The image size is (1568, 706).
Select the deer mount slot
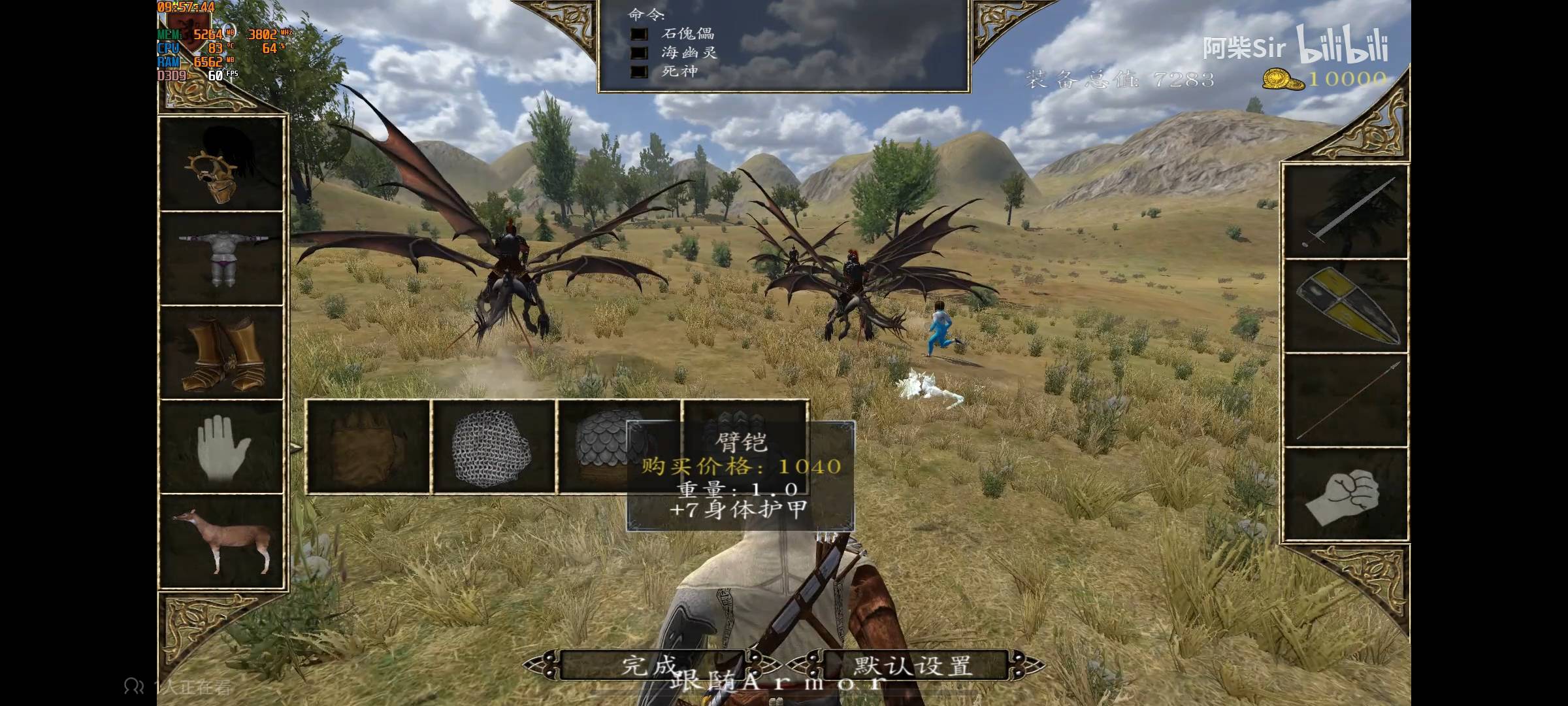click(221, 541)
